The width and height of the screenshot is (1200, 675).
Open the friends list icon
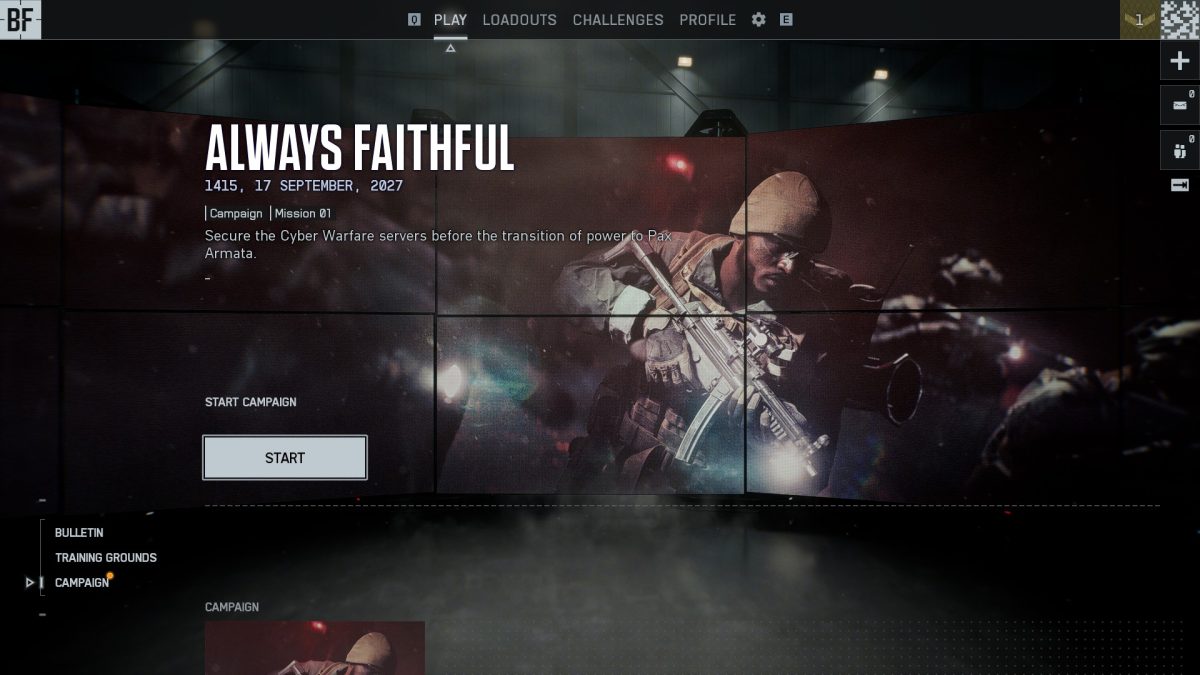pyautogui.click(x=1179, y=150)
